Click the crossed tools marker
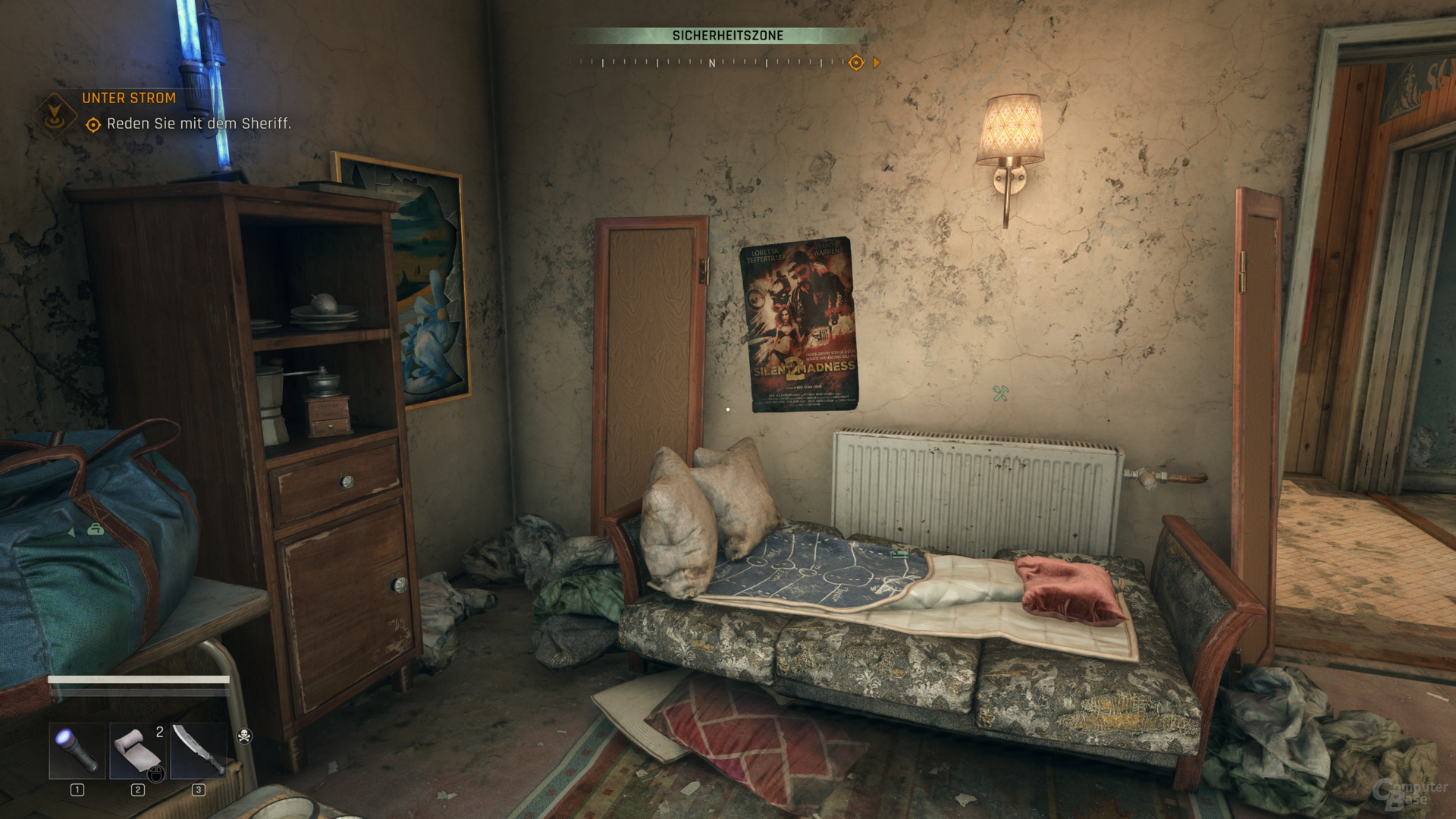 [1000, 393]
